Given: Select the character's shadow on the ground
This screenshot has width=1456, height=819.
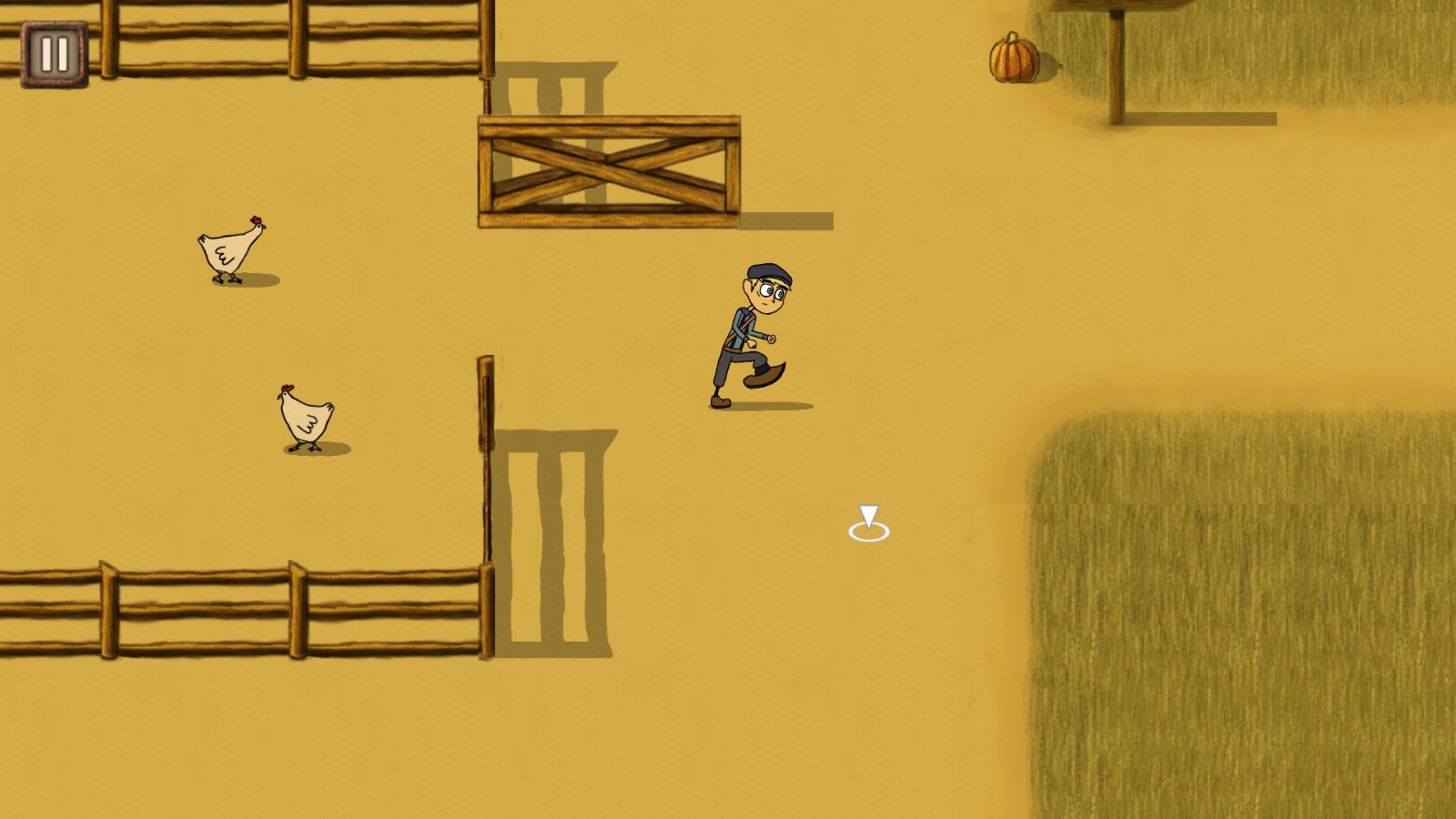Looking at the screenshot, I should pyautogui.click(x=773, y=404).
